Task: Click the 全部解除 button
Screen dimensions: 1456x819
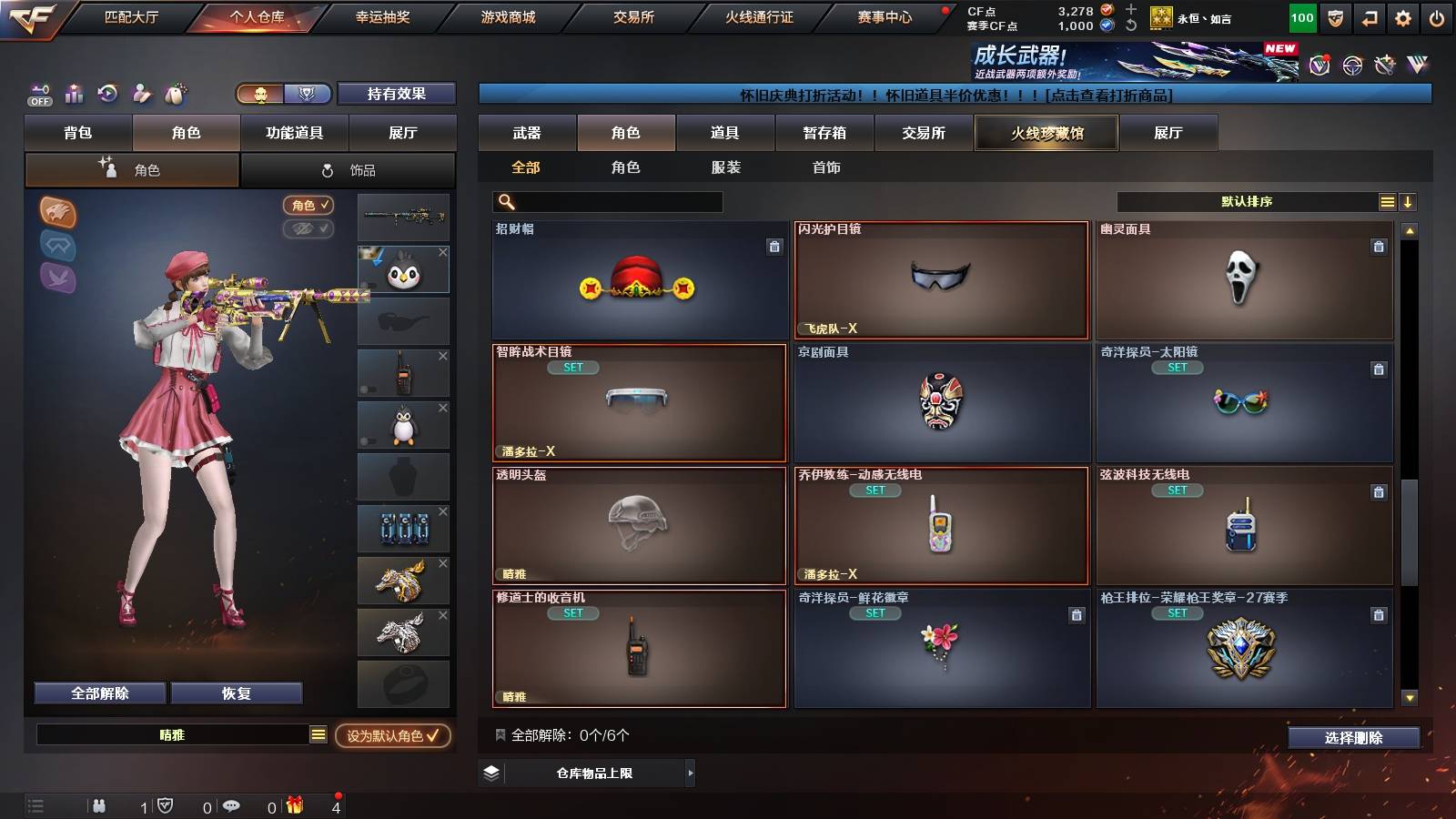Action: coord(98,693)
